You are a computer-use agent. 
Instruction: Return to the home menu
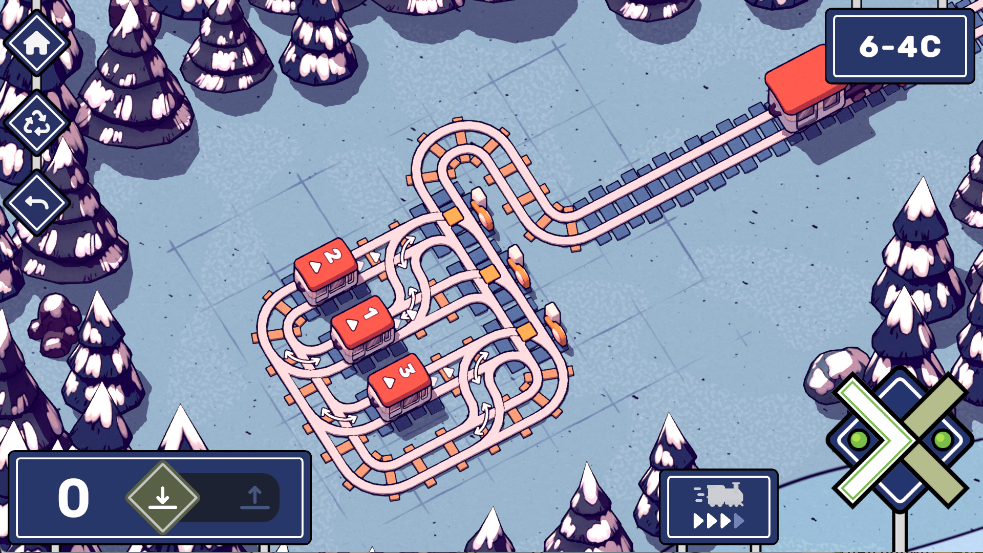click(x=37, y=43)
